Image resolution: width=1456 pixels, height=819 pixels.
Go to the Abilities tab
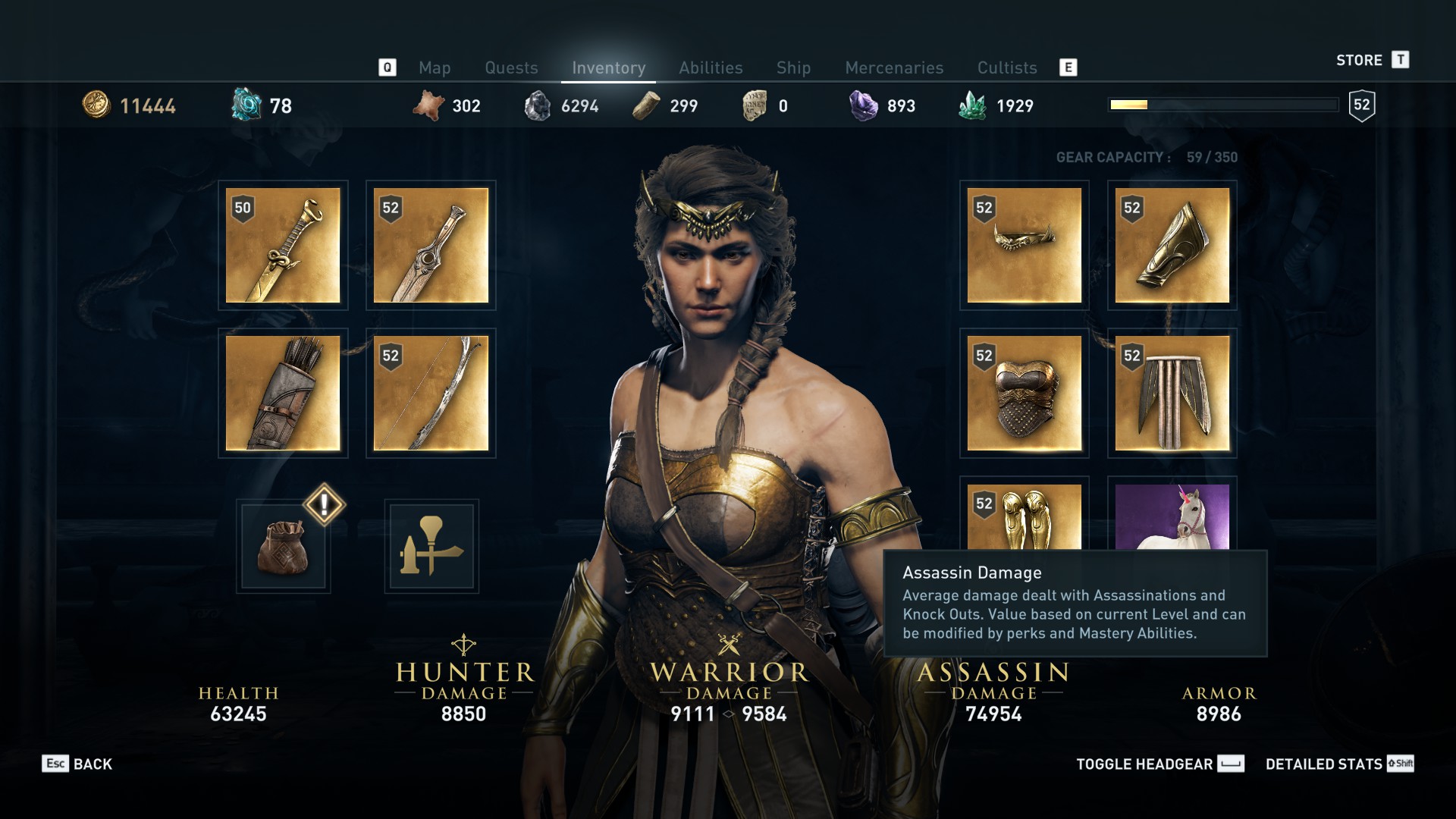click(711, 67)
